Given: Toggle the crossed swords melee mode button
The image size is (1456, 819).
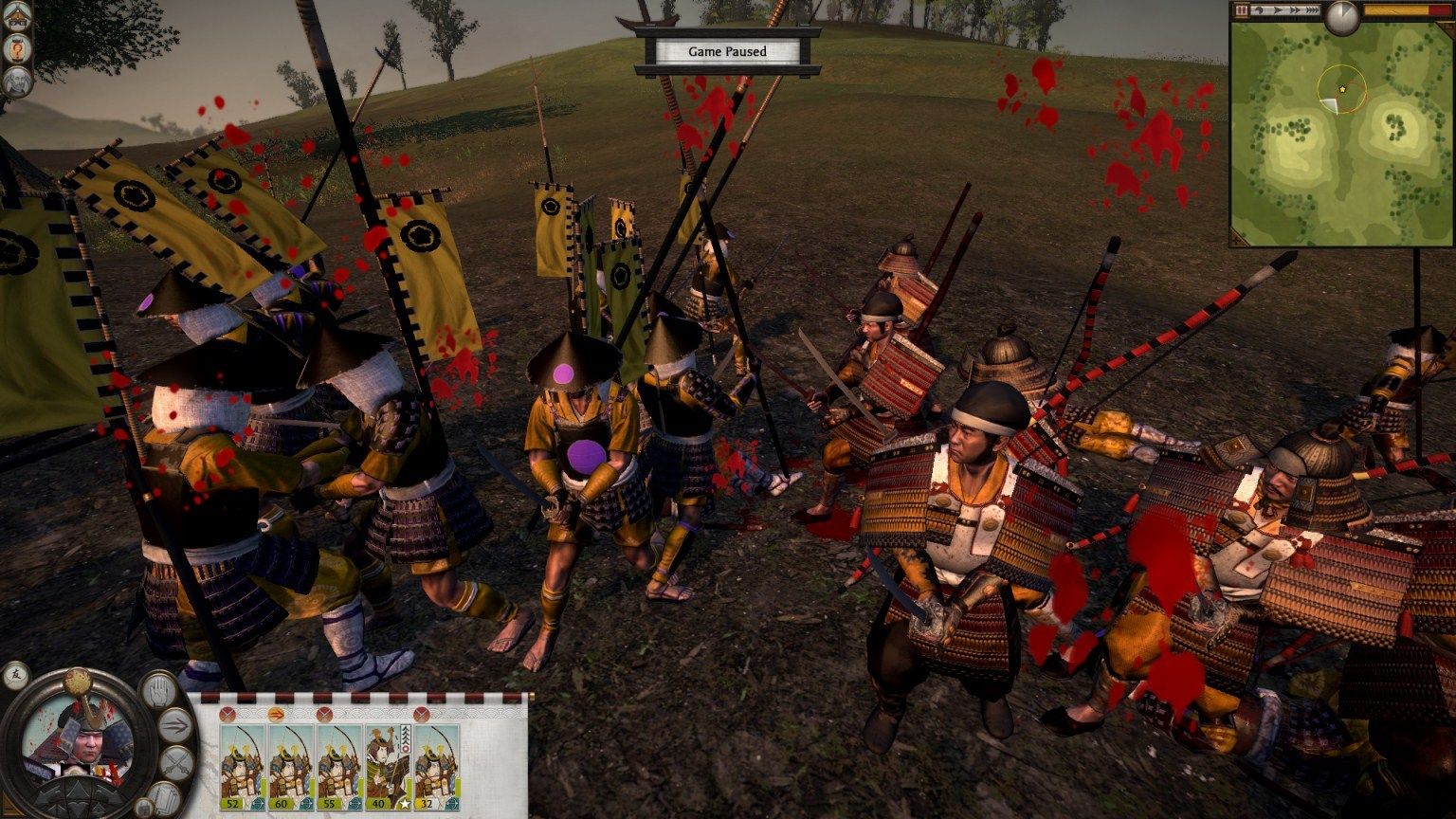Looking at the screenshot, I should coord(175,763).
